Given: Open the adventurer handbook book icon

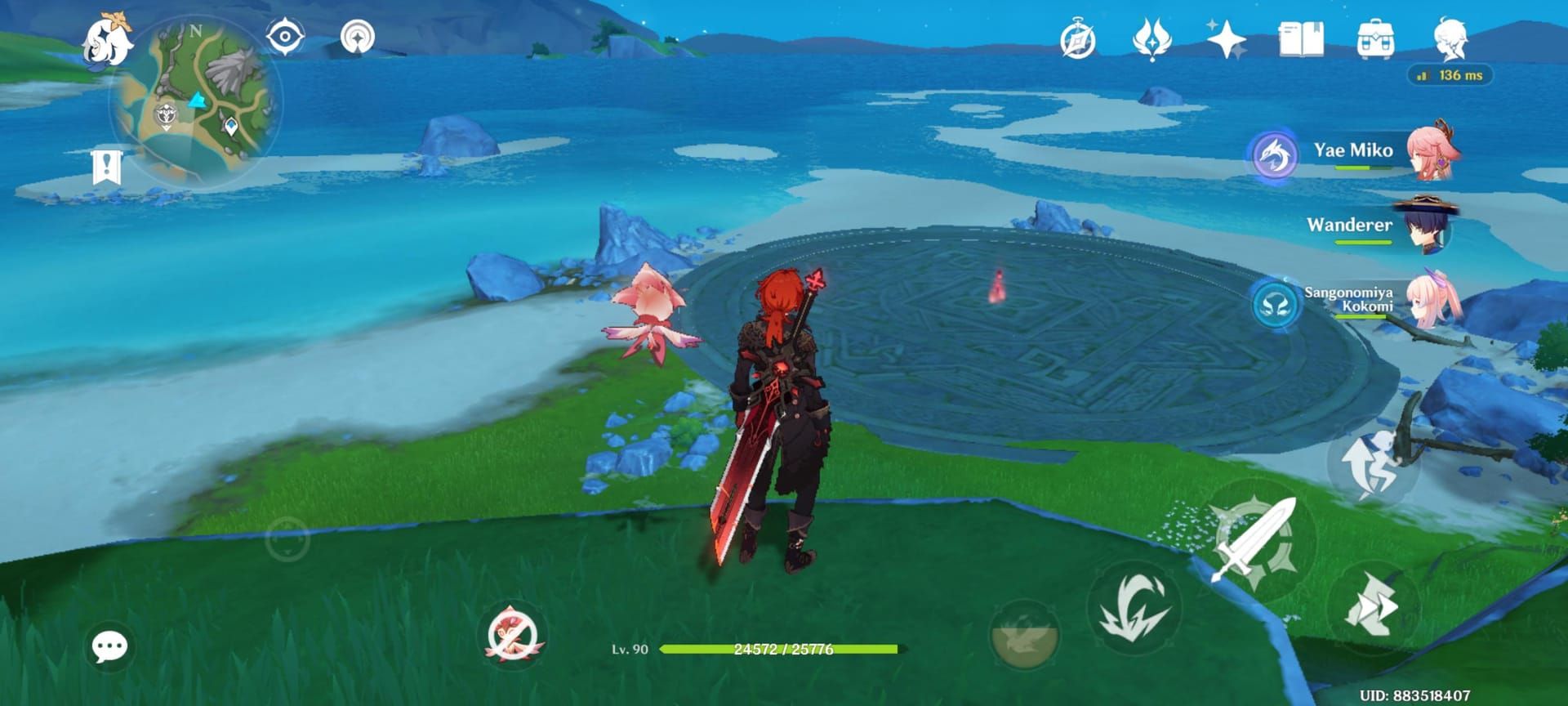Looking at the screenshot, I should [1301, 39].
